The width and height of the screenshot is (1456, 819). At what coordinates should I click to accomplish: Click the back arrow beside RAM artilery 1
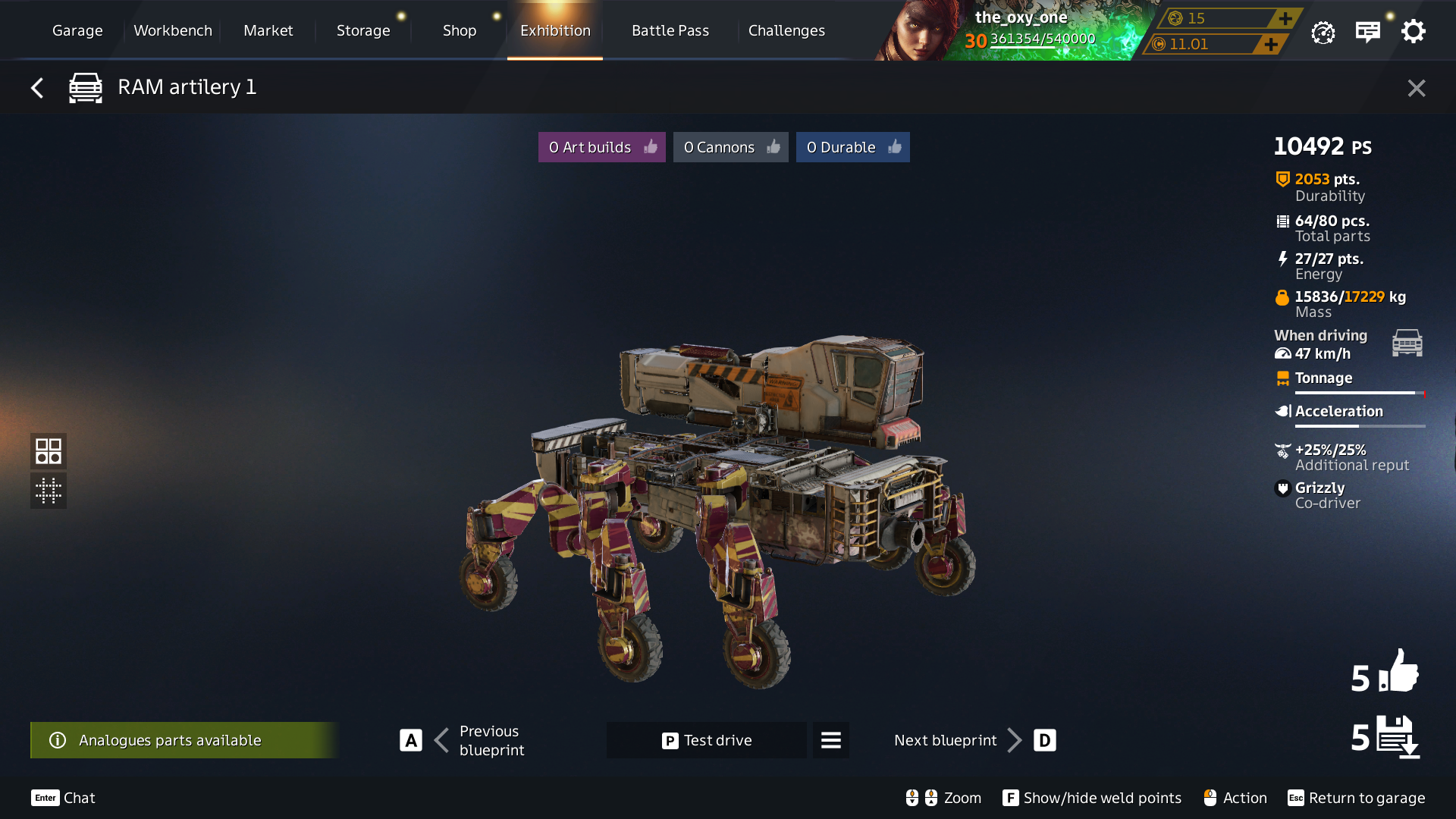[37, 88]
